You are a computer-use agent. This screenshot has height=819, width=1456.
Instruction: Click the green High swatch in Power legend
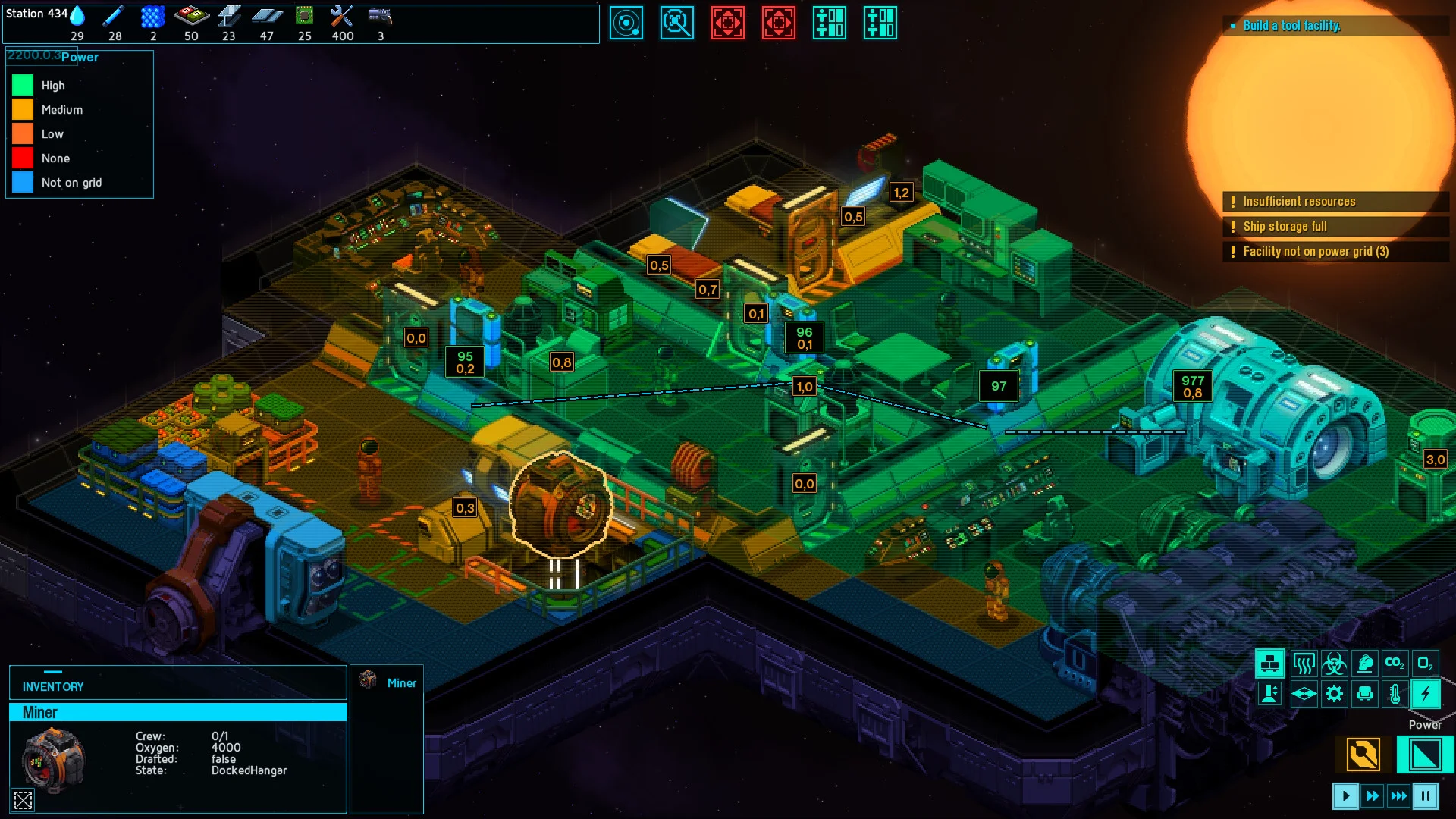coord(22,85)
